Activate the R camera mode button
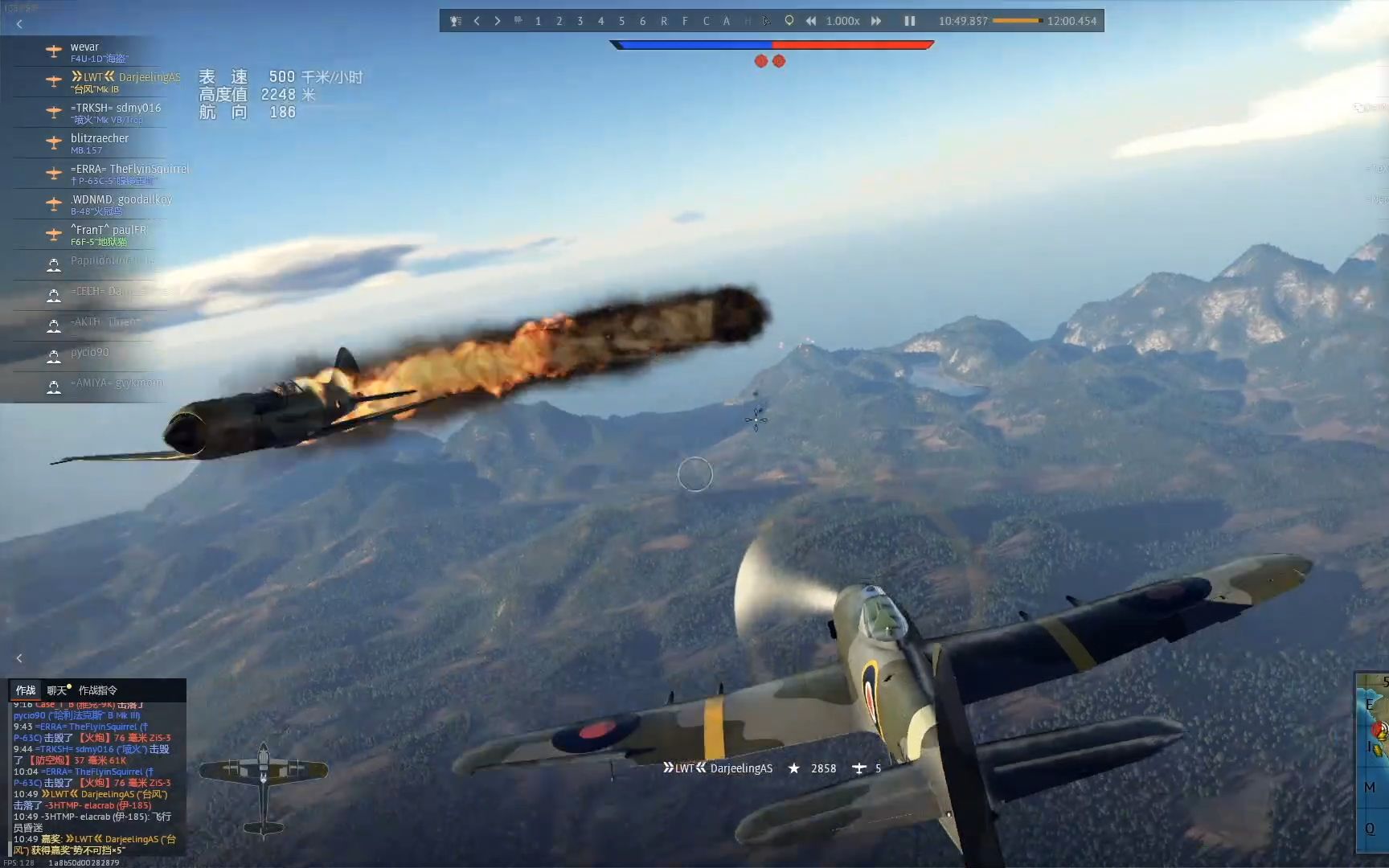 tap(664, 21)
